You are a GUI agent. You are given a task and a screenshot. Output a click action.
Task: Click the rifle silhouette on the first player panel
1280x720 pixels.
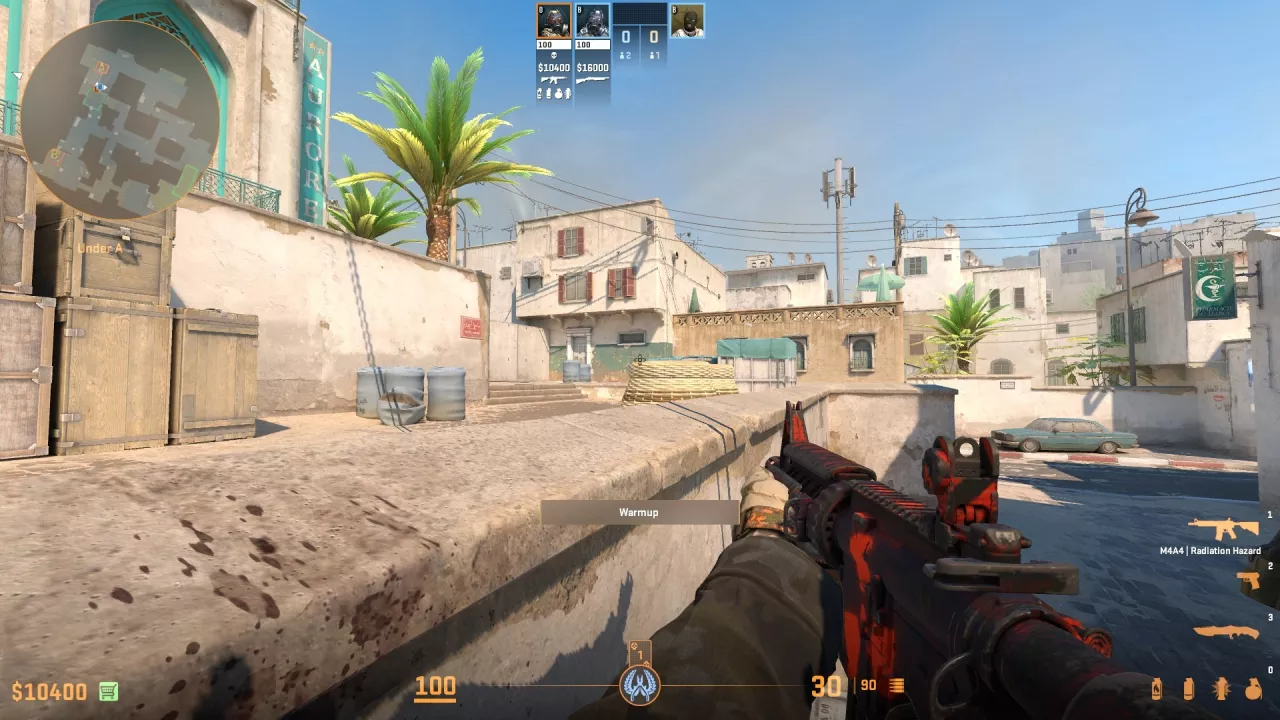[x=553, y=79]
